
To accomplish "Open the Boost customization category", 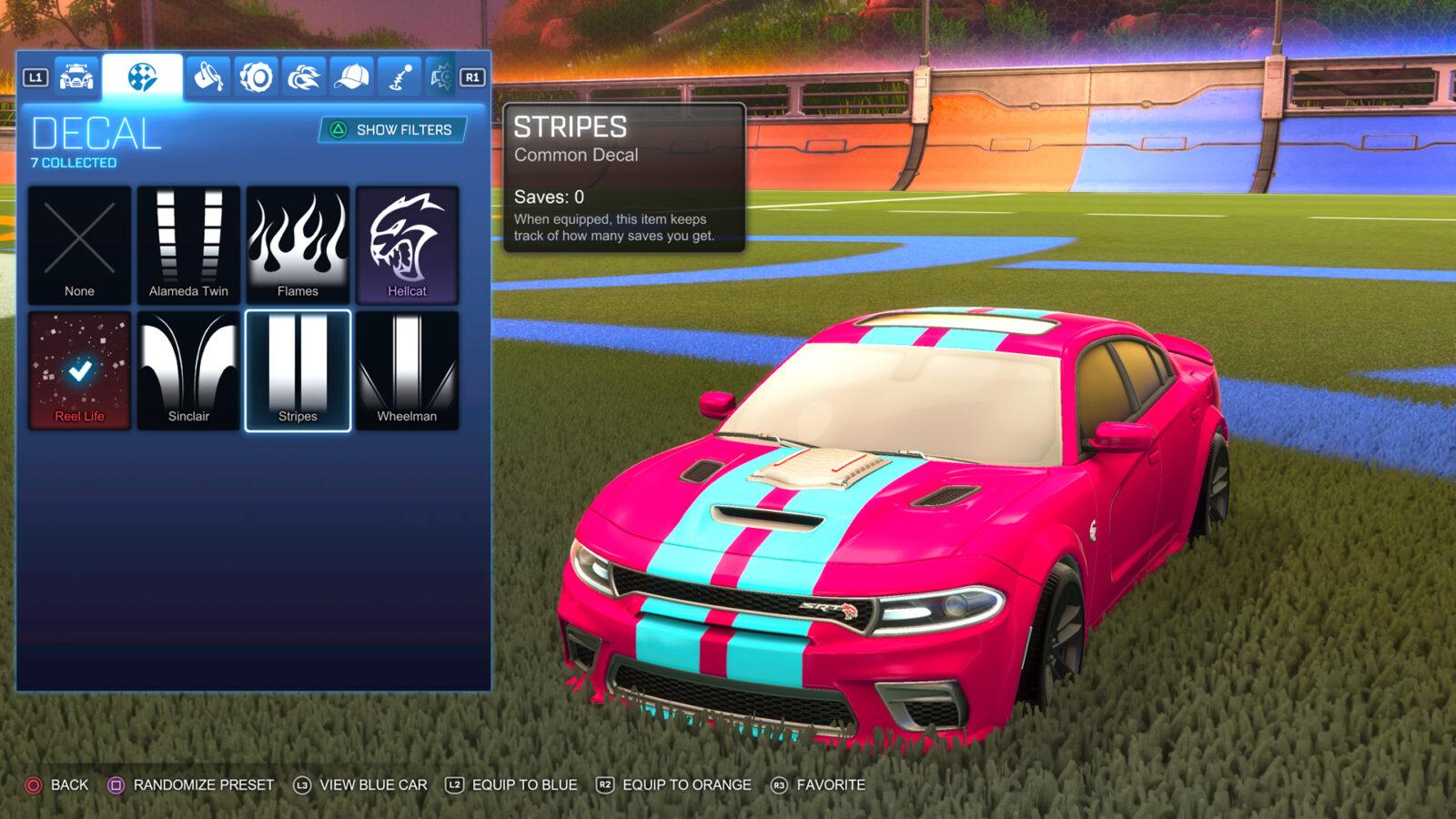I will pyautogui.click(x=303, y=79).
